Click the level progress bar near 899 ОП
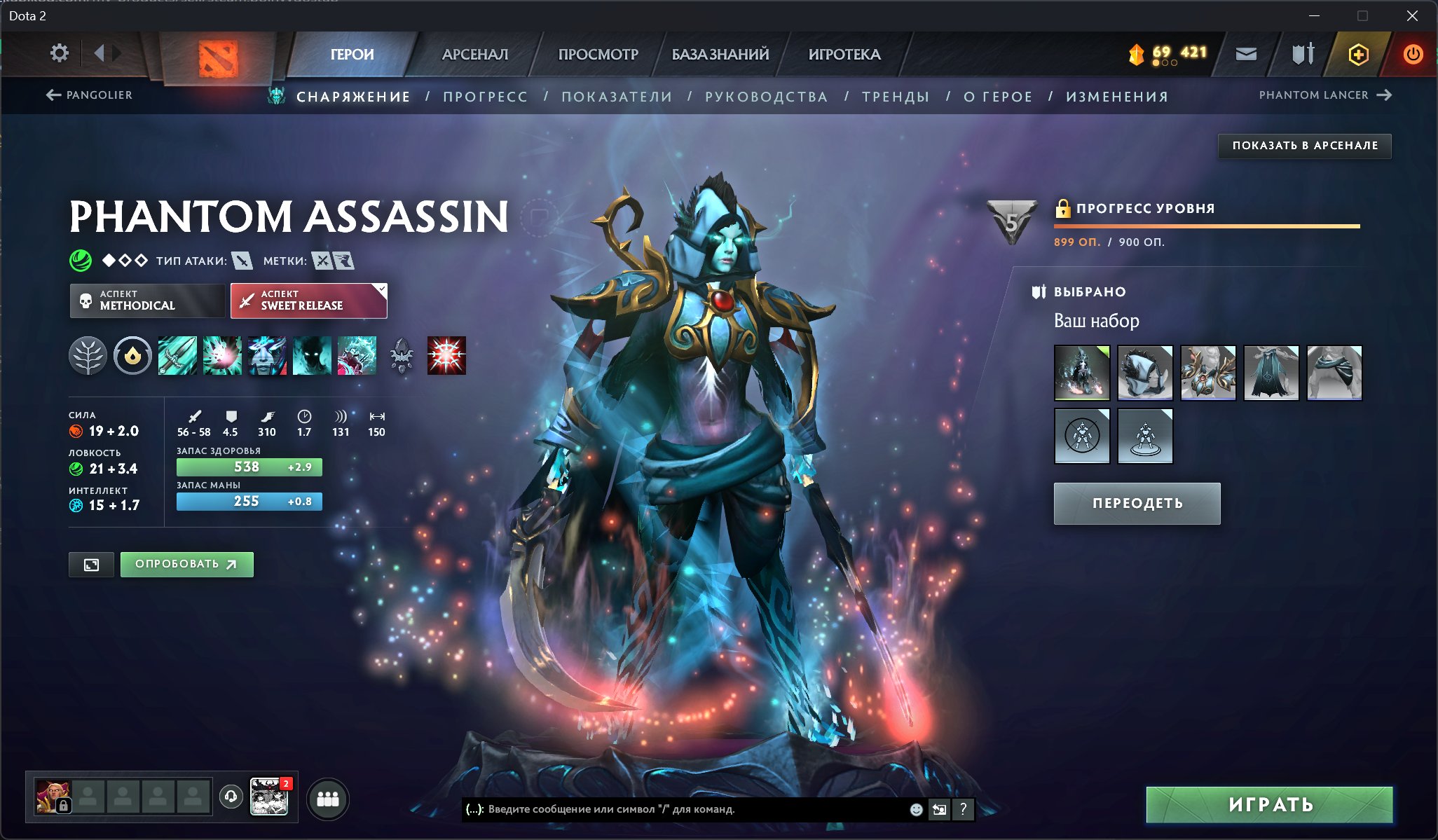The width and height of the screenshot is (1438, 840). pos(1205,226)
